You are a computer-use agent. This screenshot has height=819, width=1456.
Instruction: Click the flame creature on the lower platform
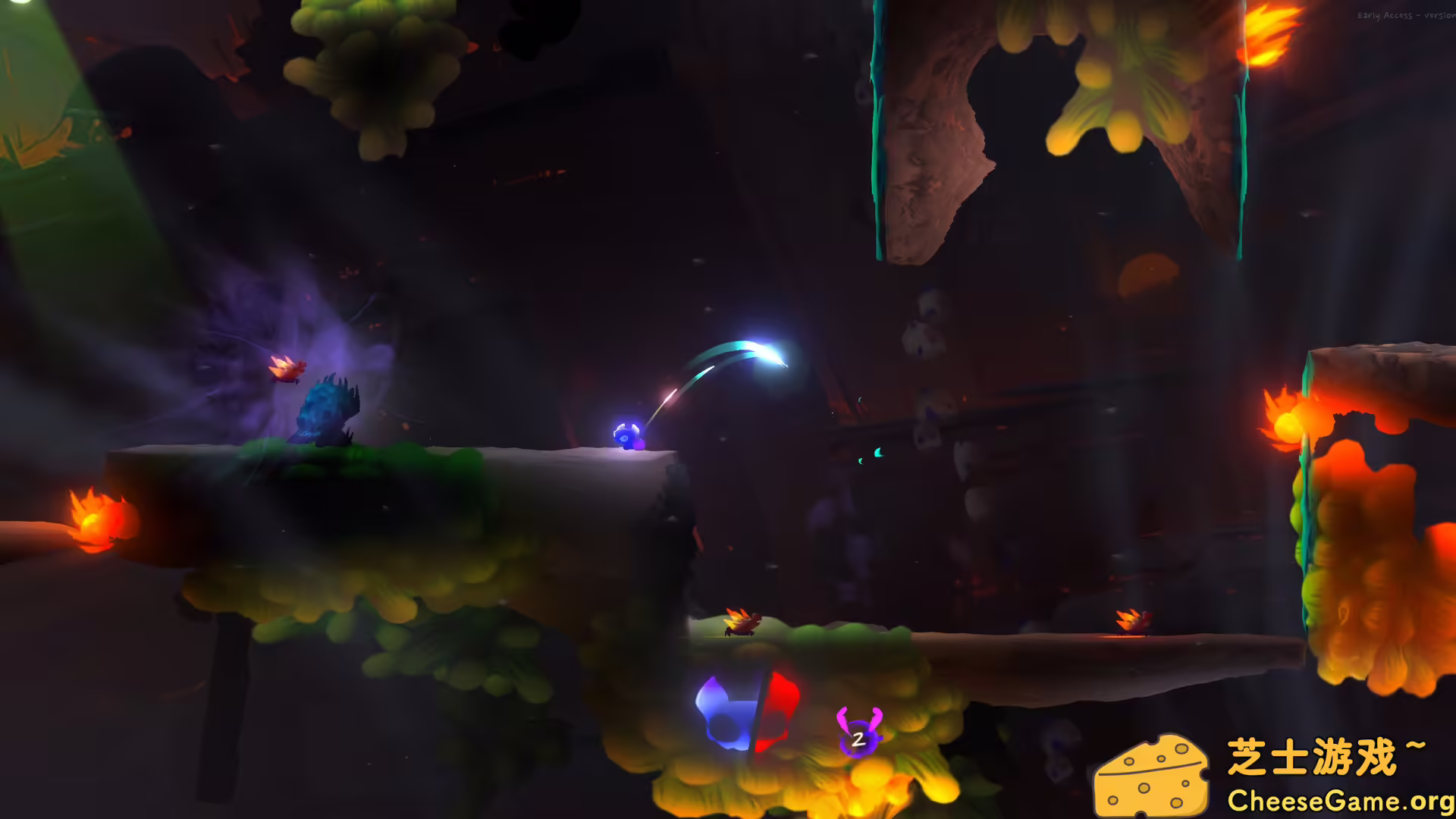click(739, 622)
